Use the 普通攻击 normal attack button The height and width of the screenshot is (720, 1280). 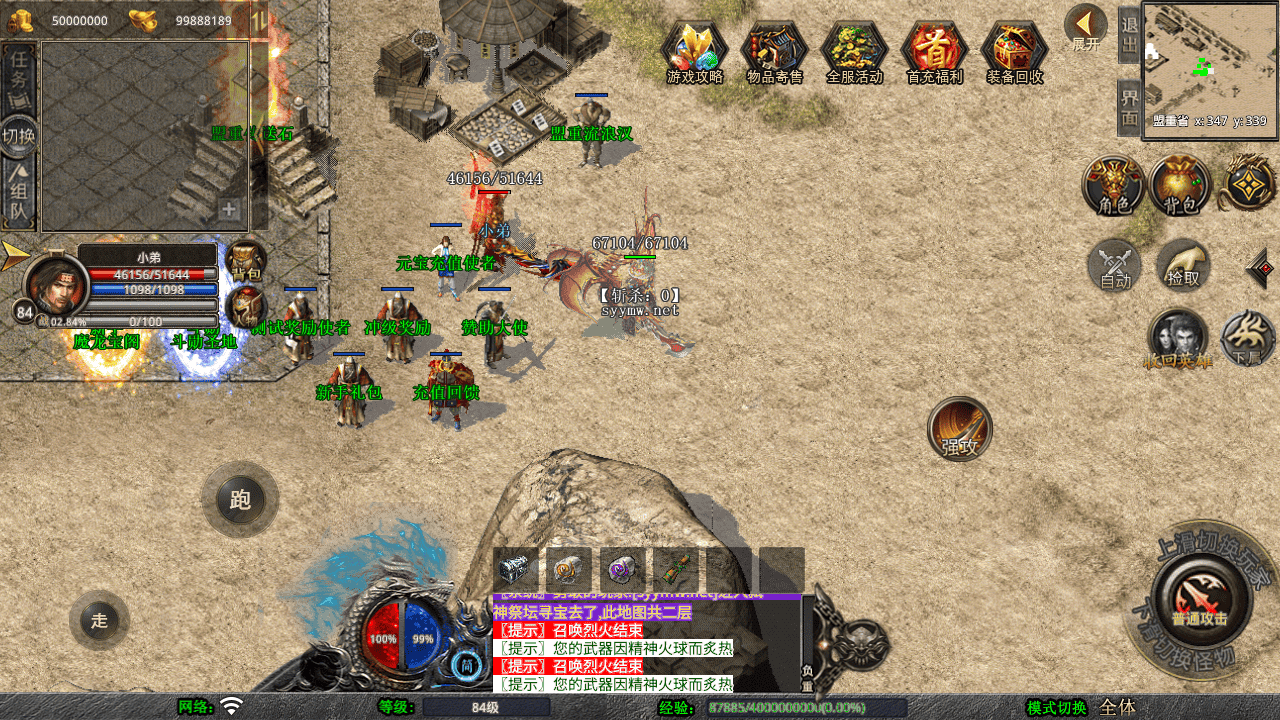coord(1200,598)
